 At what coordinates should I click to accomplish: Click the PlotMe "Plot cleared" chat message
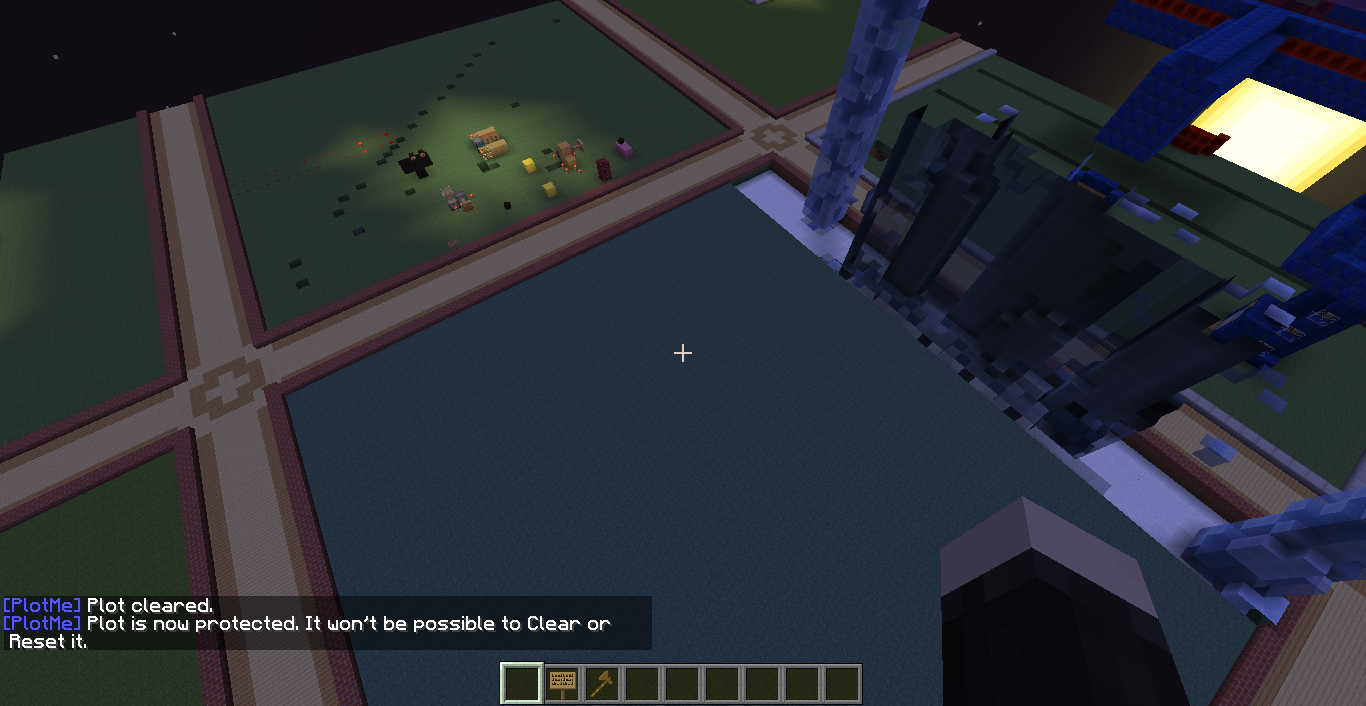point(108,606)
